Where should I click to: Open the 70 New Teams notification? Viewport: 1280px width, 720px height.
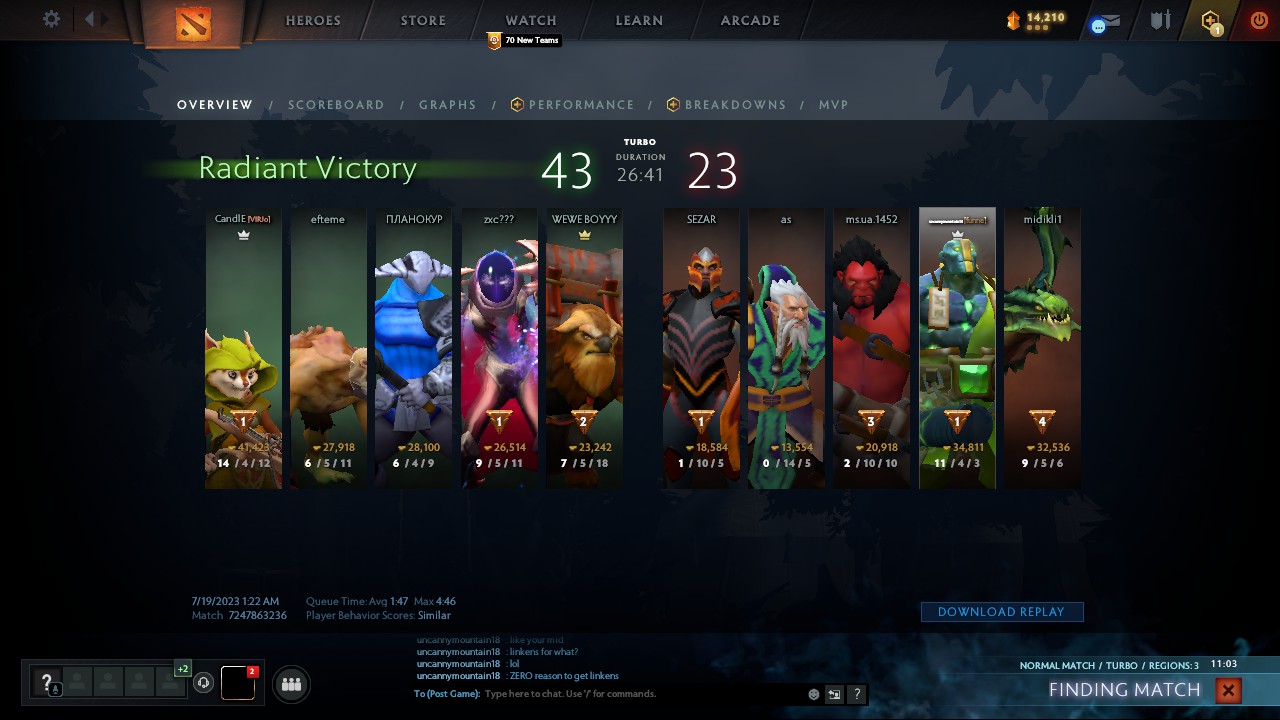point(523,41)
